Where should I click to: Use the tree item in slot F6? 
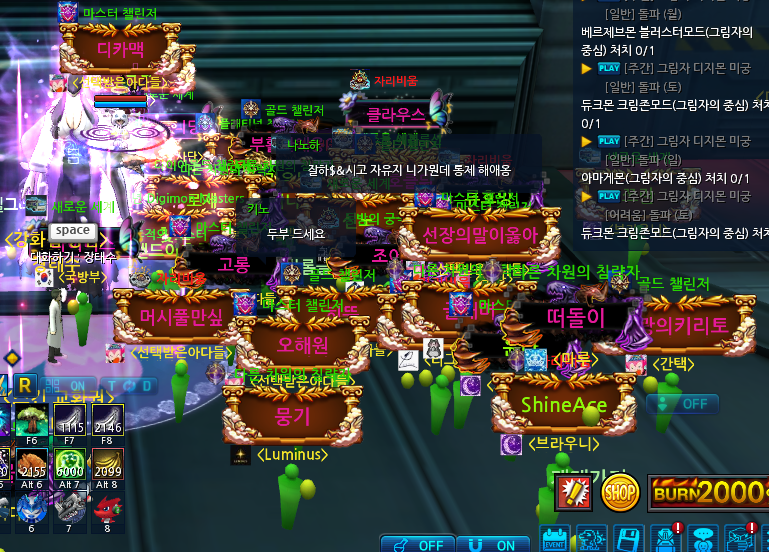[x=31, y=421]
